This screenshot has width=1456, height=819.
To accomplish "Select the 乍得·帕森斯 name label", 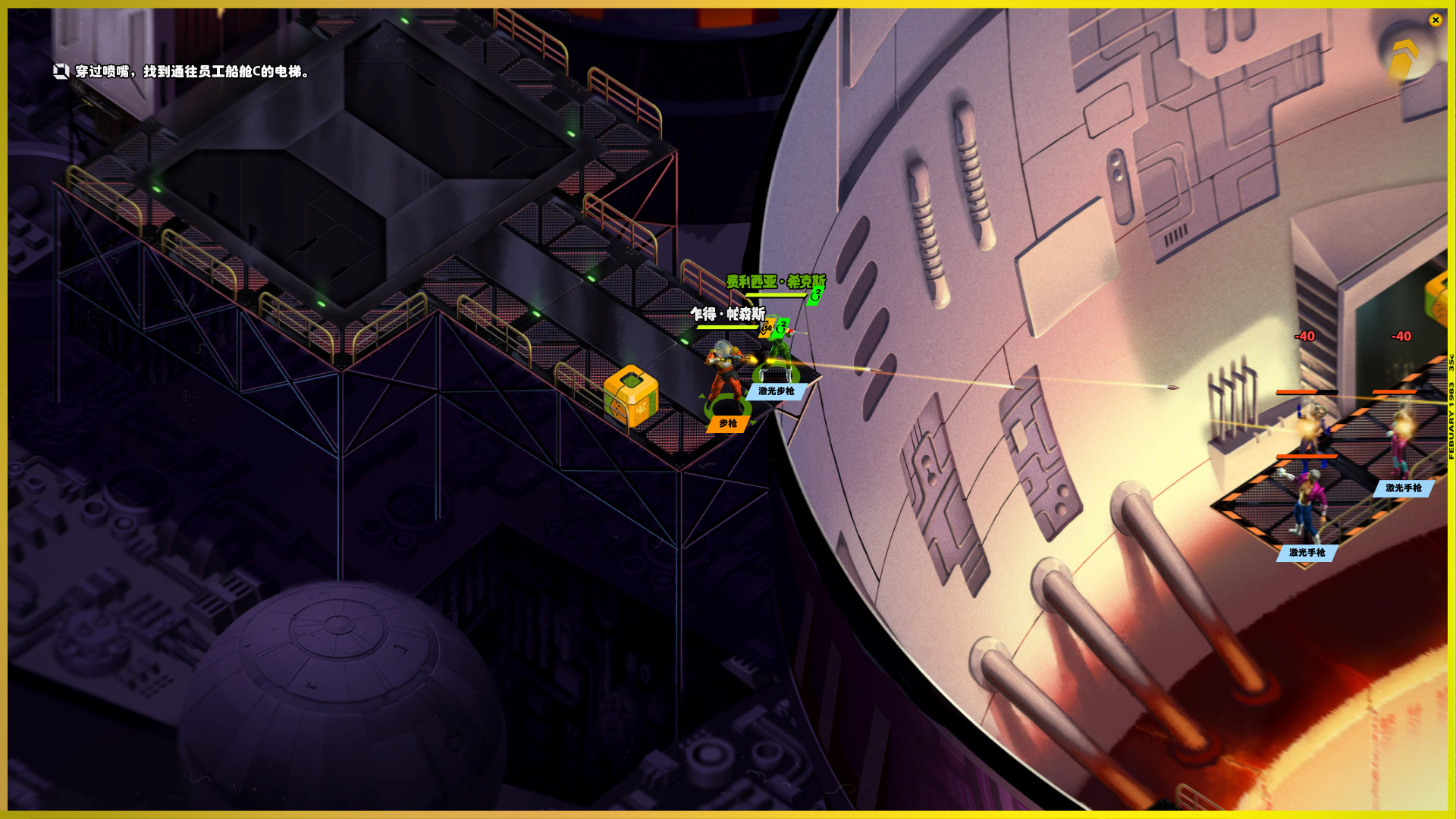I will tap(727, 314).
